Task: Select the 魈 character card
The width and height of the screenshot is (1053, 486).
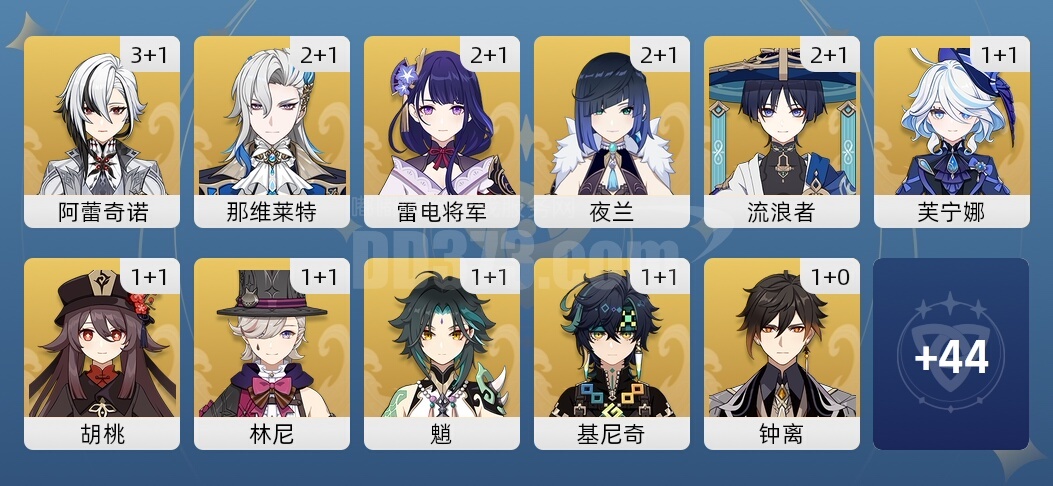Action: pyautogui.click(x=442, y=354)
